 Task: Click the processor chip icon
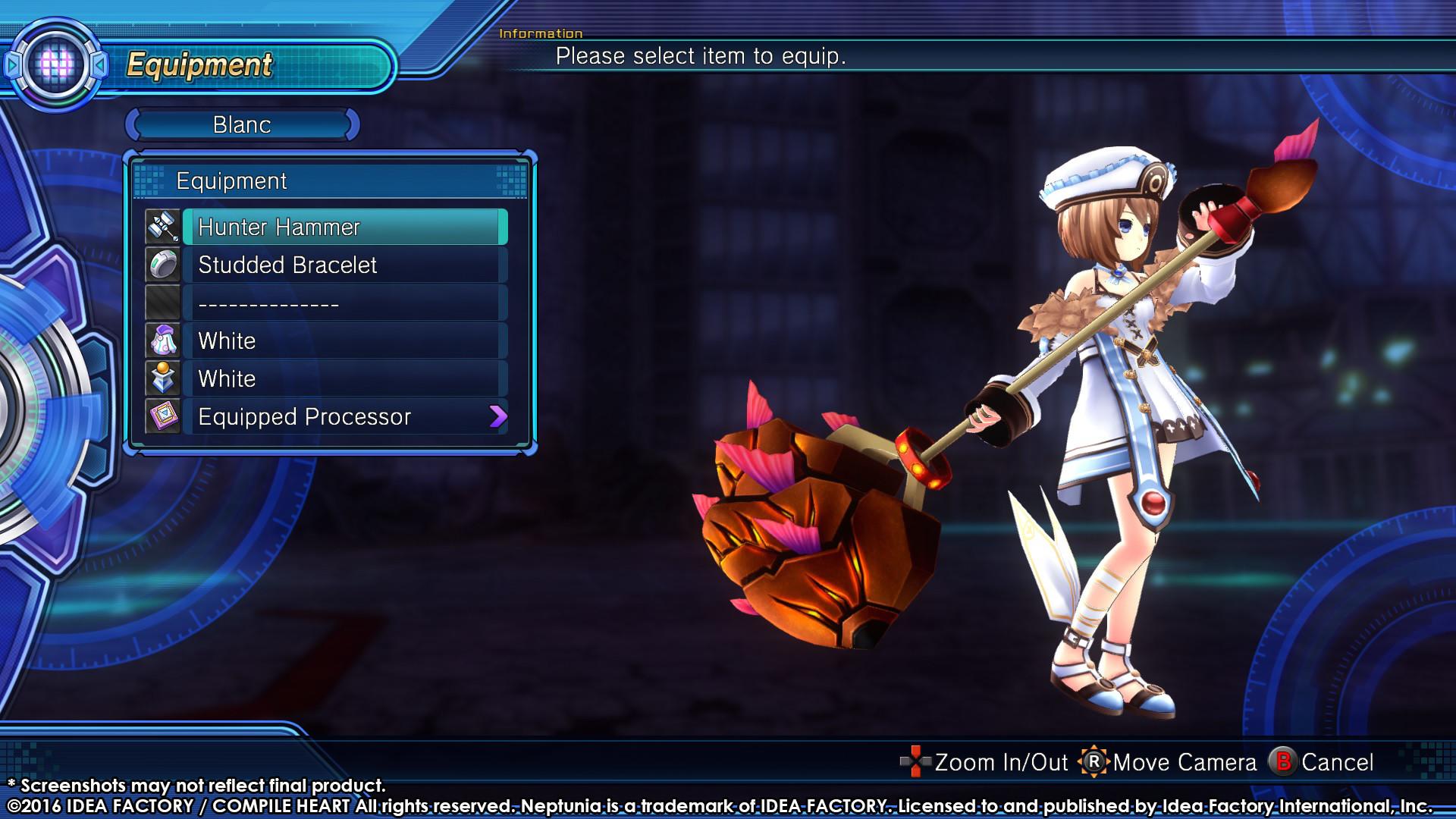[x=163, y=416]
